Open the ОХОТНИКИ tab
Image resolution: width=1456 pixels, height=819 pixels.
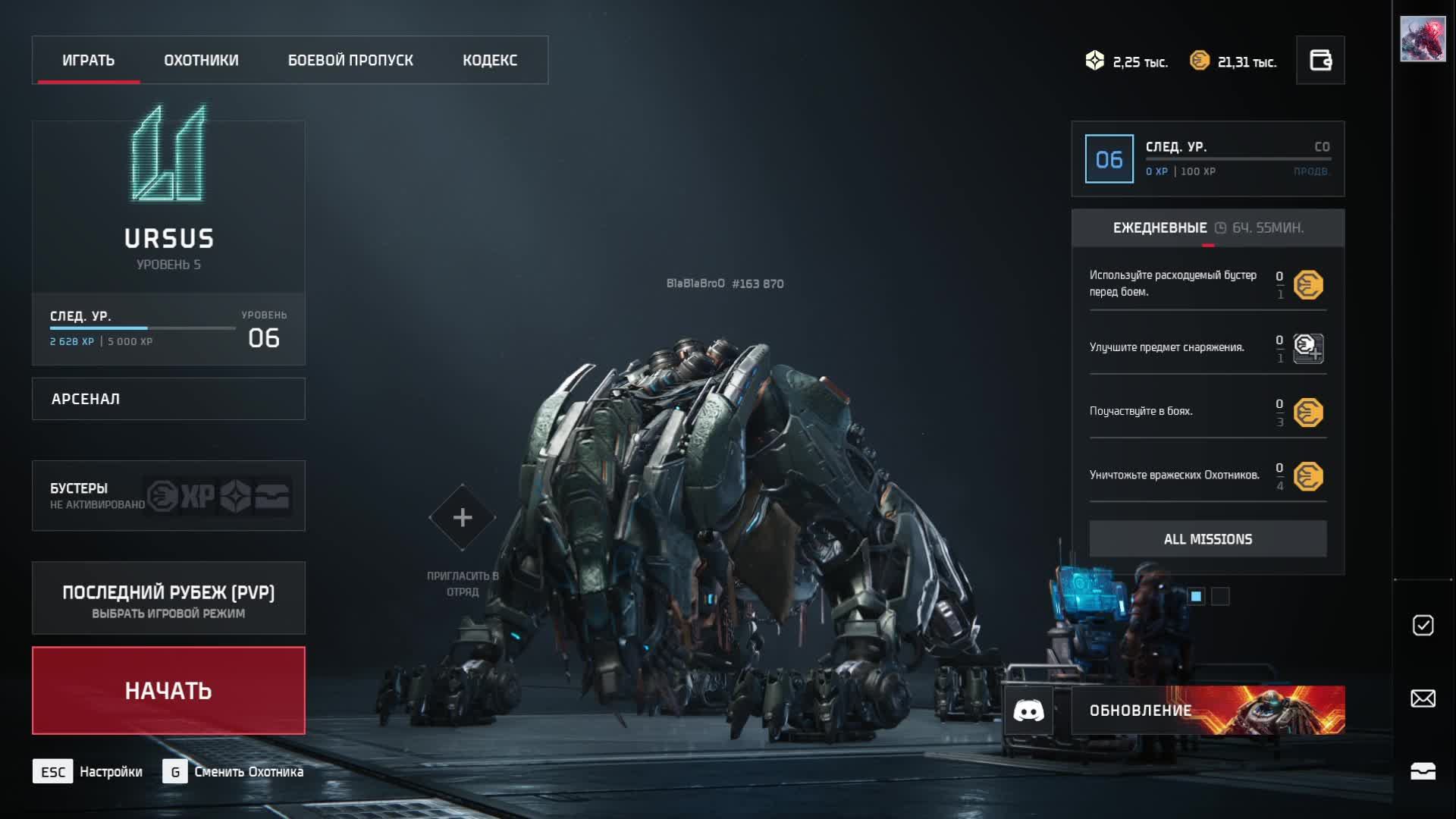201,60
